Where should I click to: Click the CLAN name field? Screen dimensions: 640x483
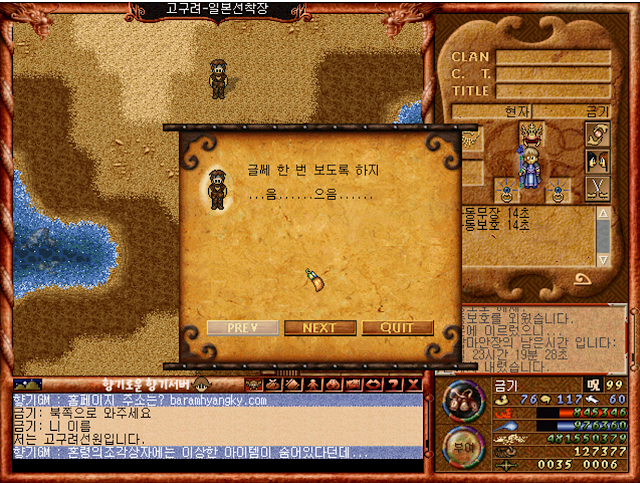click(x=553, y=57)
